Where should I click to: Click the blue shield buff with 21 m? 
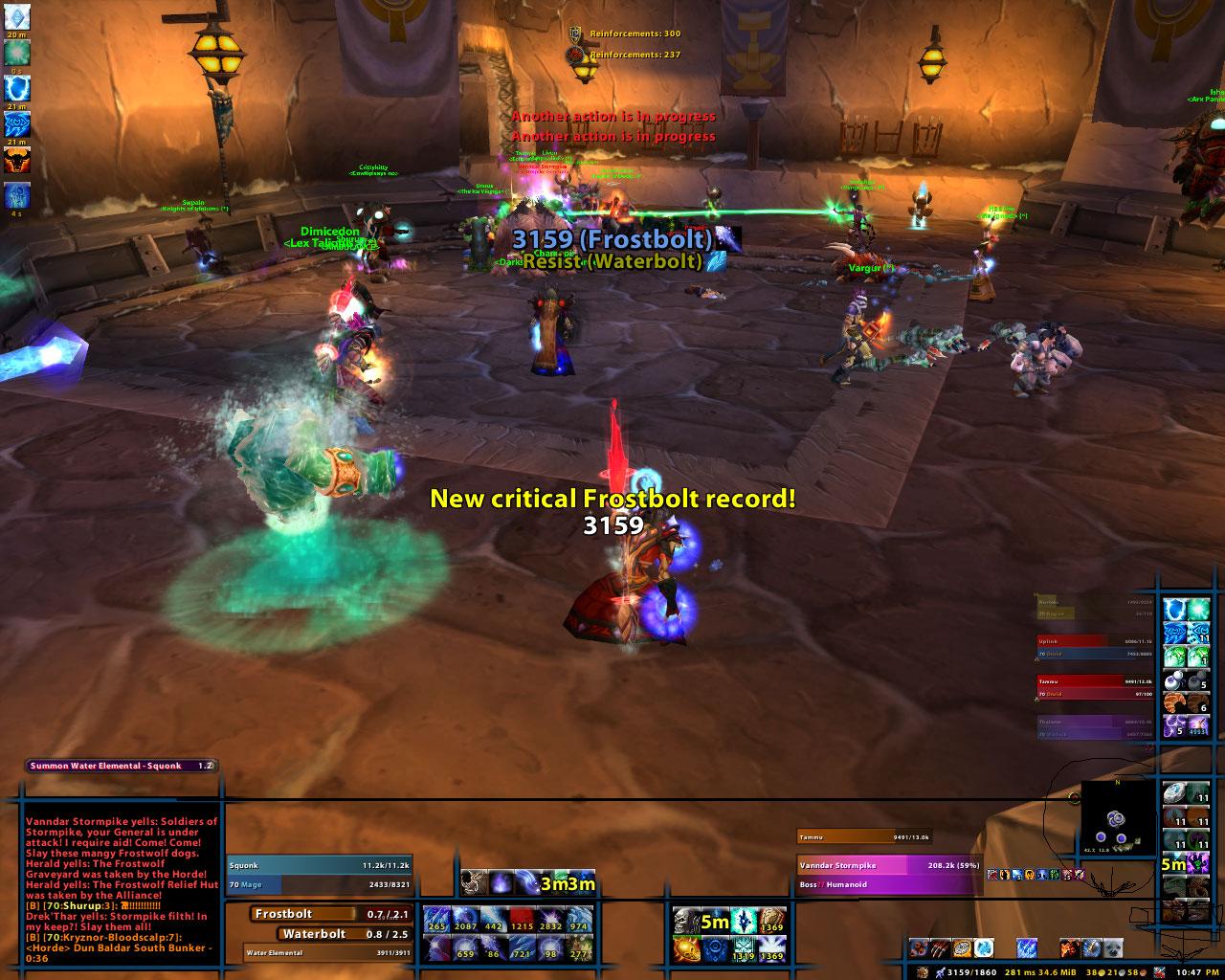pyautogui.click(x=18, y=89)
